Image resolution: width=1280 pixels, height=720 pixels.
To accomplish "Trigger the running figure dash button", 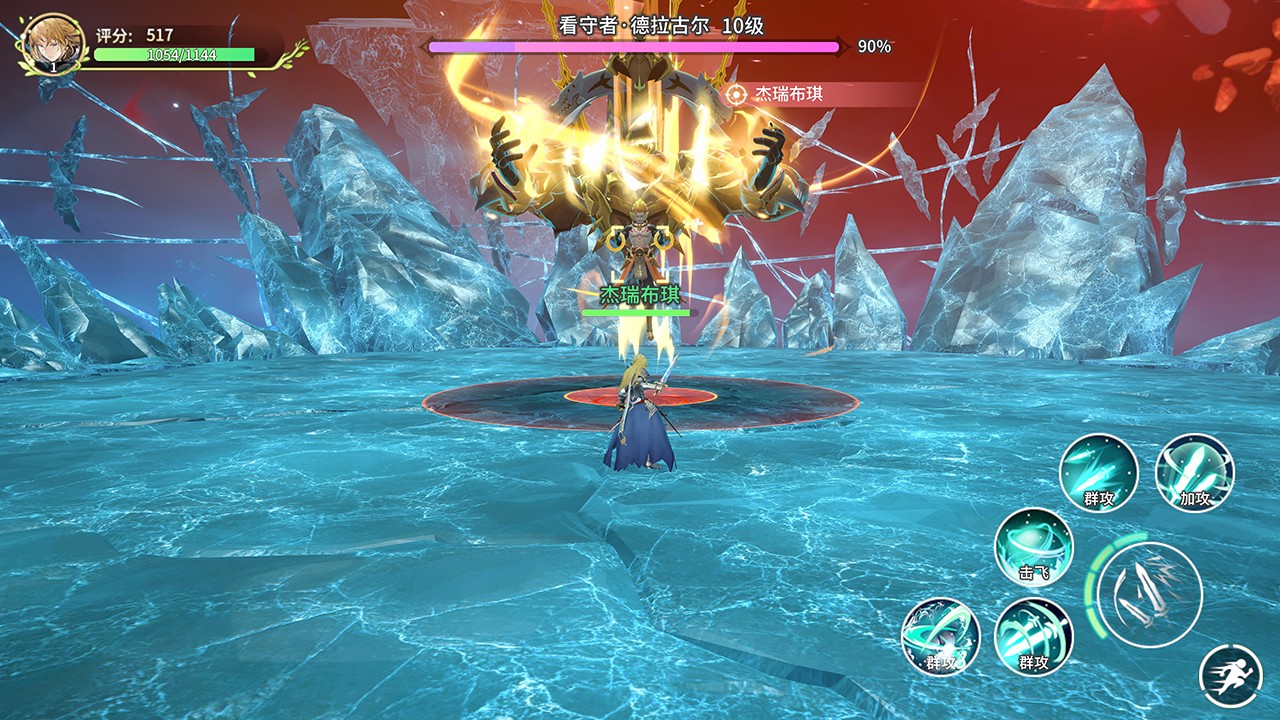I will [x=1230, y=676].
